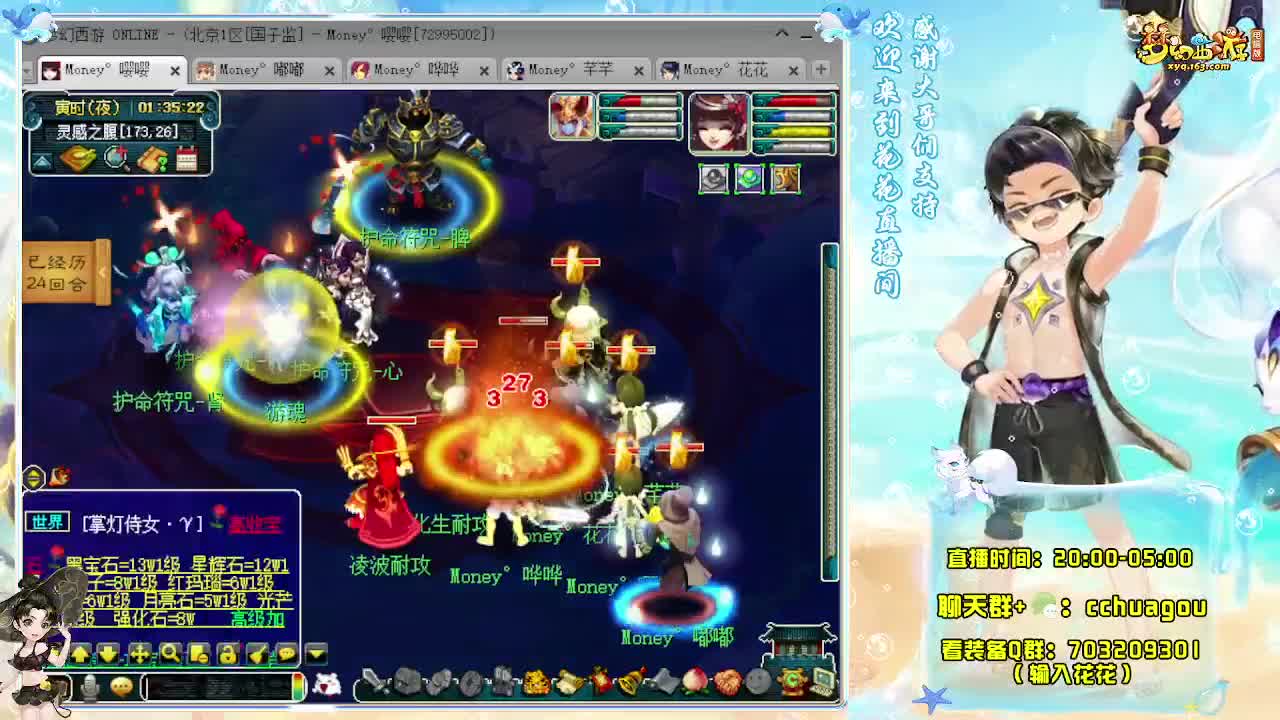Click the calendar icon in the time panel
This screenshot has height=720, width=1280.
pyautogui.click(x=187, y=160)
